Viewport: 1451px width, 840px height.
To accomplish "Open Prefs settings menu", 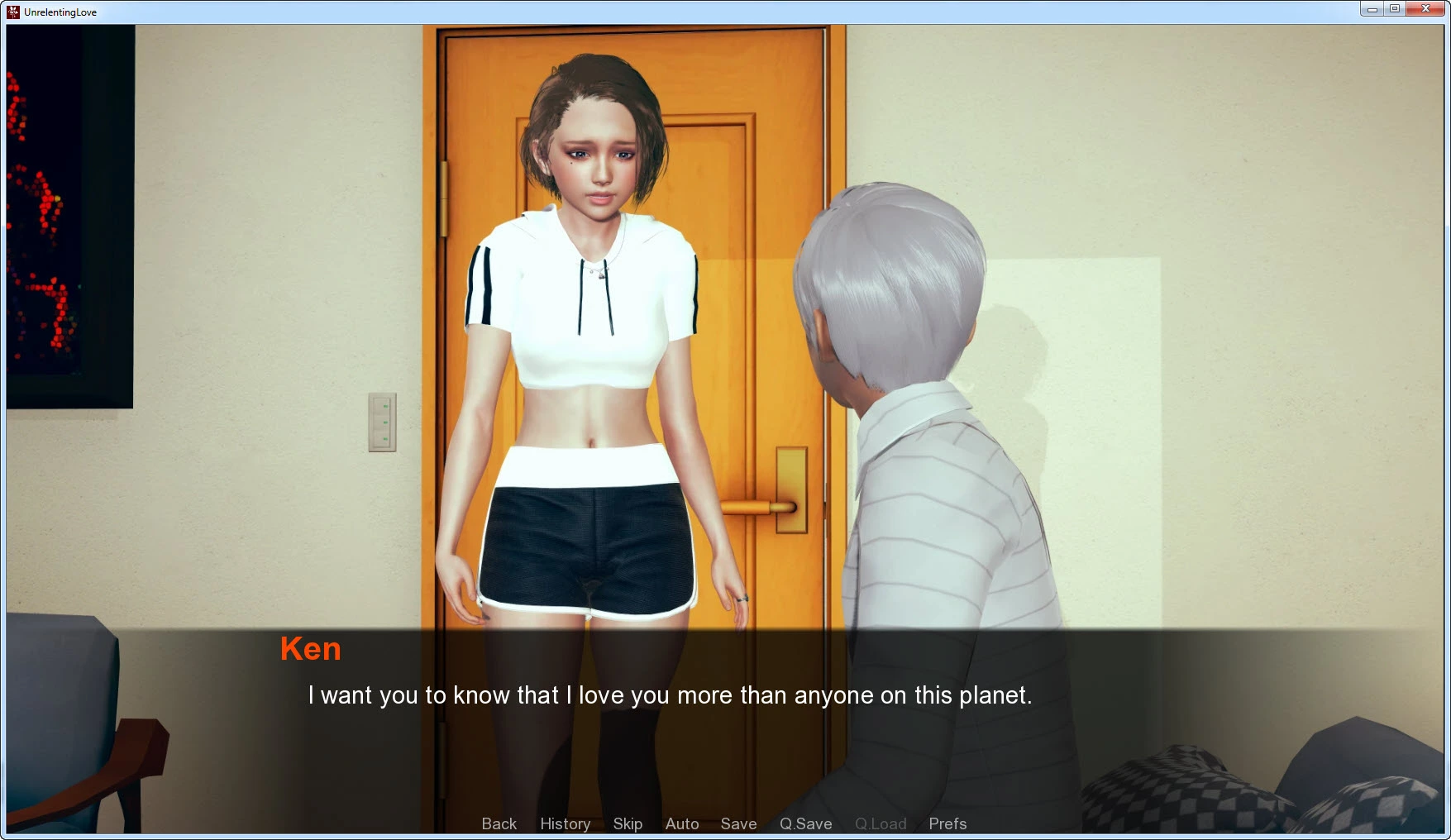I will (947, 823).
